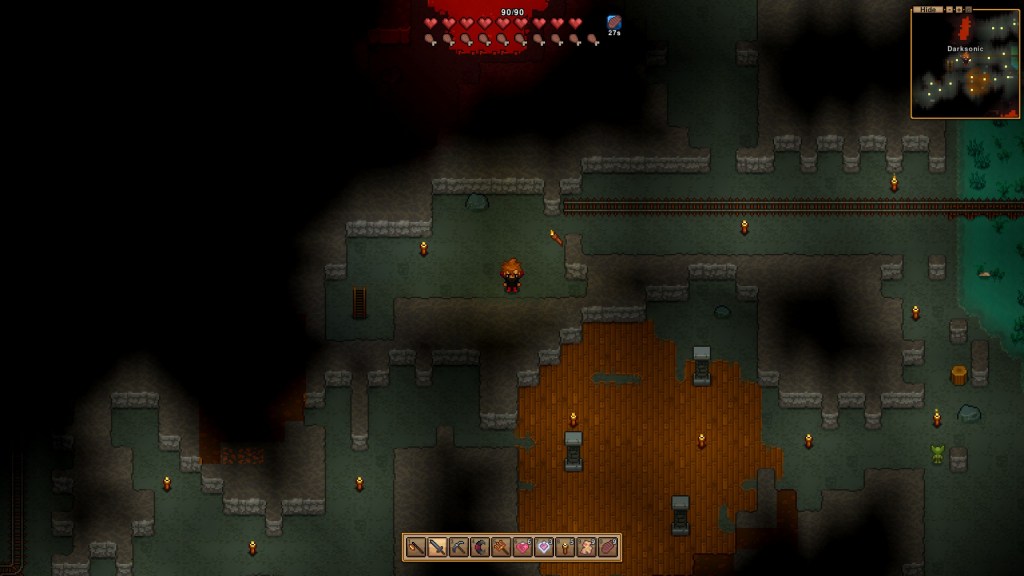This screenshot has height=576, width=1024.
Task: Select the white-glowing heart item slot
Action: [543, 547]
